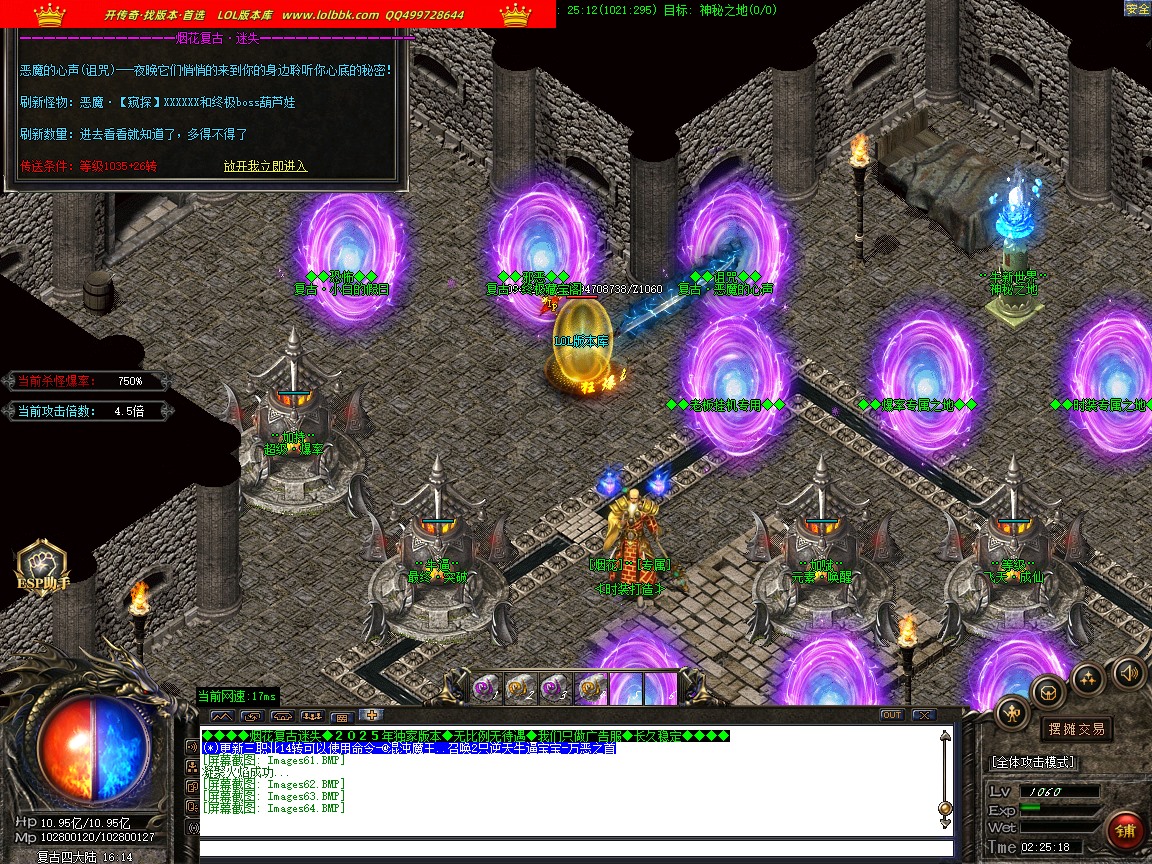
Task: Click the chat scrollbar down arrow
Action: pos(944,823)
